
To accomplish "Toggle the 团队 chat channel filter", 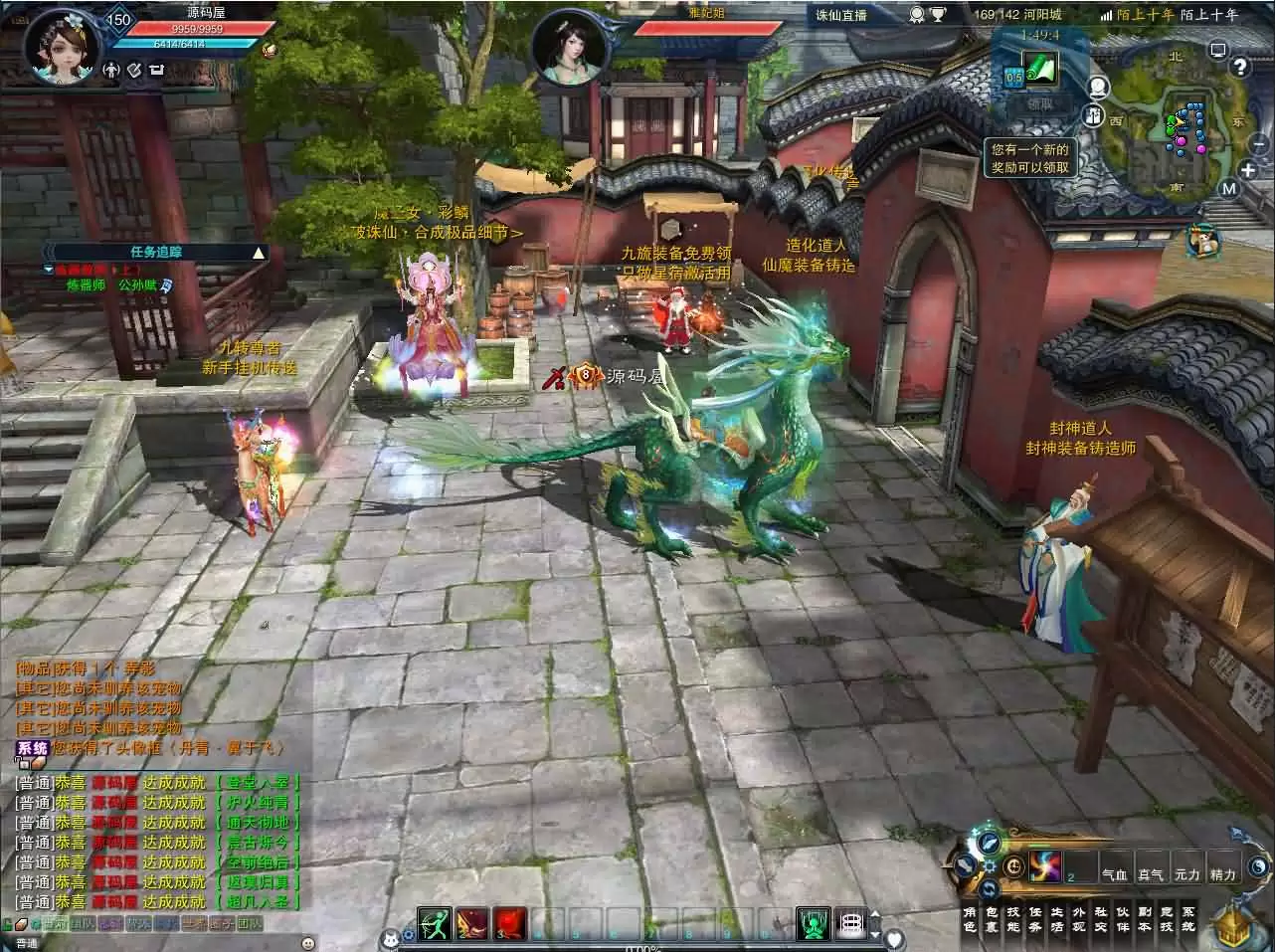I will point(251,921).
